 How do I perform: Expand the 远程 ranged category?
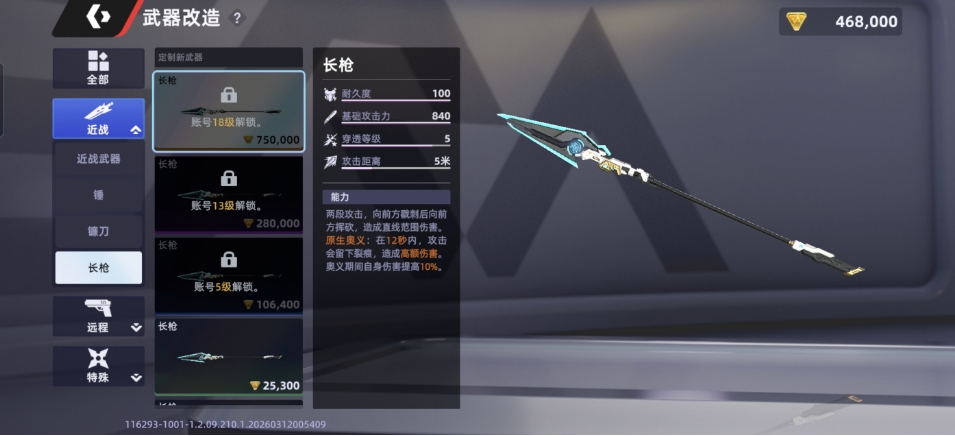point(98,315)
